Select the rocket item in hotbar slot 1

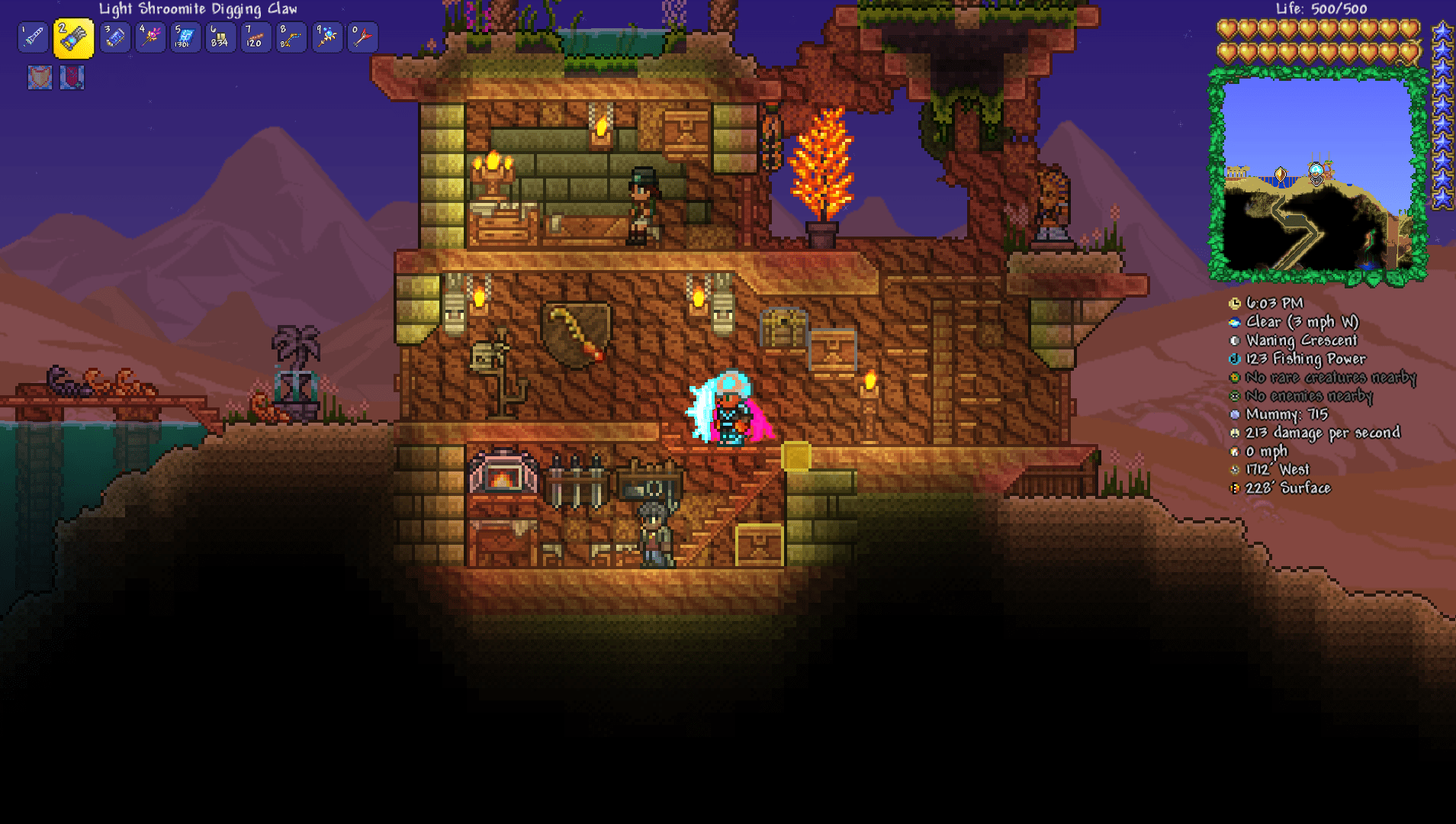pos(32,37)
